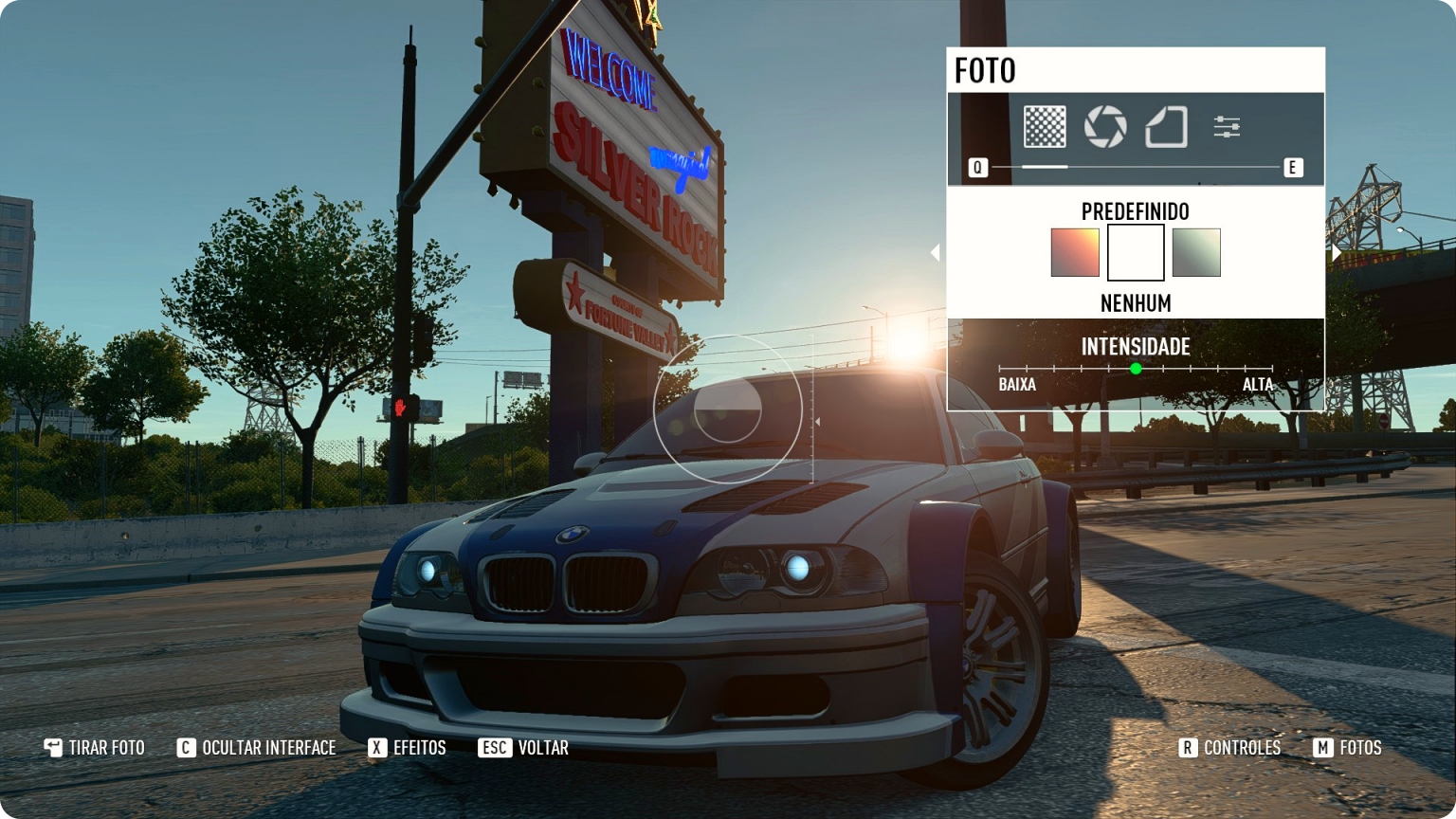Select the blank white Nenhum preset
The height and width of the screenshot is (819, 1456).
pyautogui.click(x=1136, y=252)
